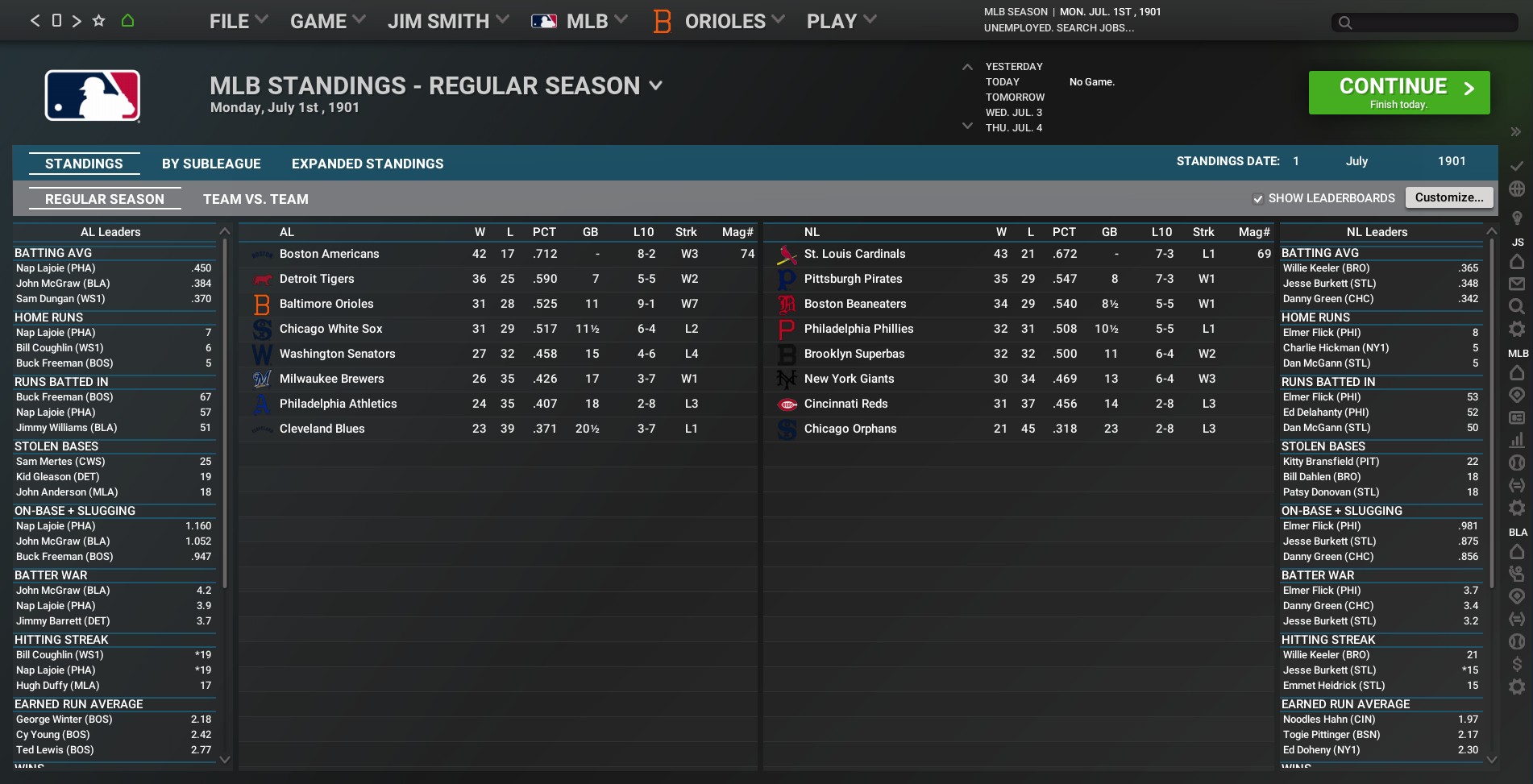View Nap Lajoie in batting average leaders

[x=56, y=268]
